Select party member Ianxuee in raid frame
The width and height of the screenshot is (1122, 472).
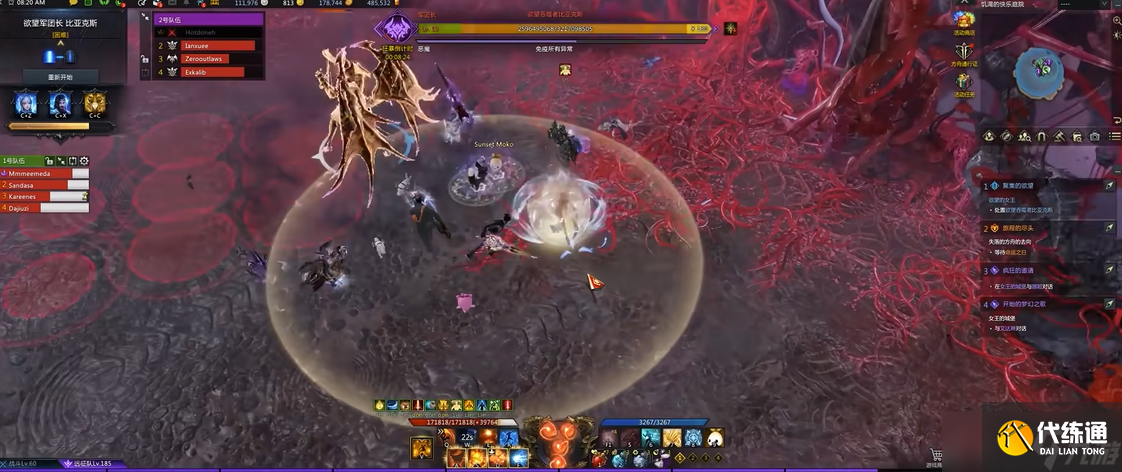pos(217,46)
